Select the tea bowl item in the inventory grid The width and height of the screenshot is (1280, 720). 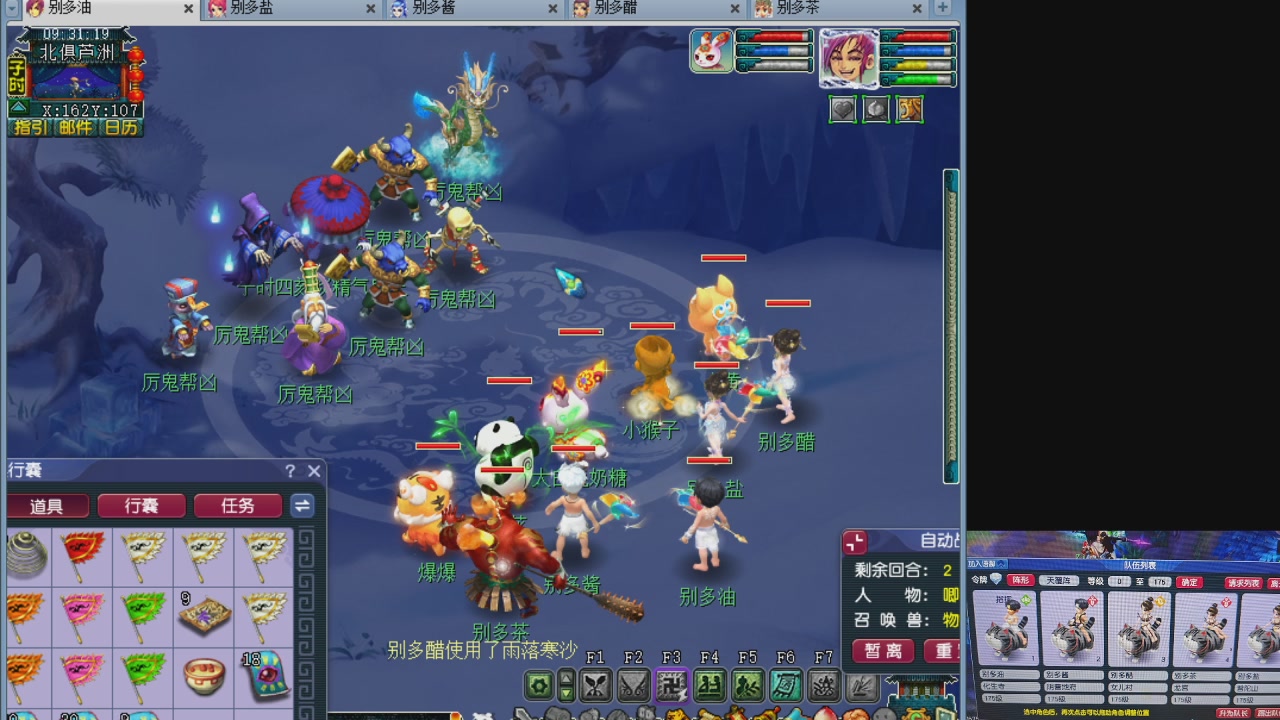pyautogui.click(x=204, y=675)
